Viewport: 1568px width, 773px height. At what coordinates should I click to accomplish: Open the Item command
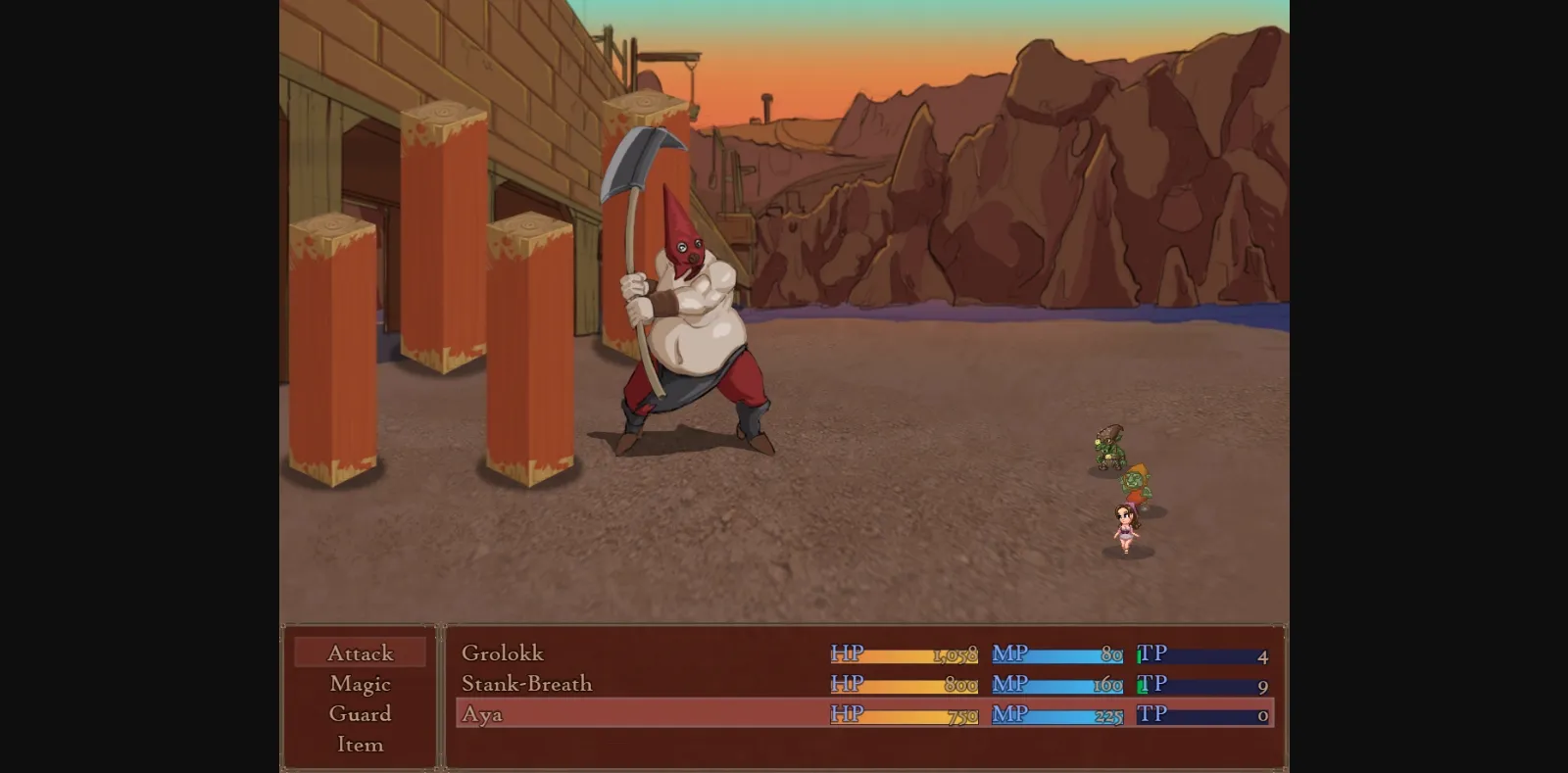[x=360, y=745]
